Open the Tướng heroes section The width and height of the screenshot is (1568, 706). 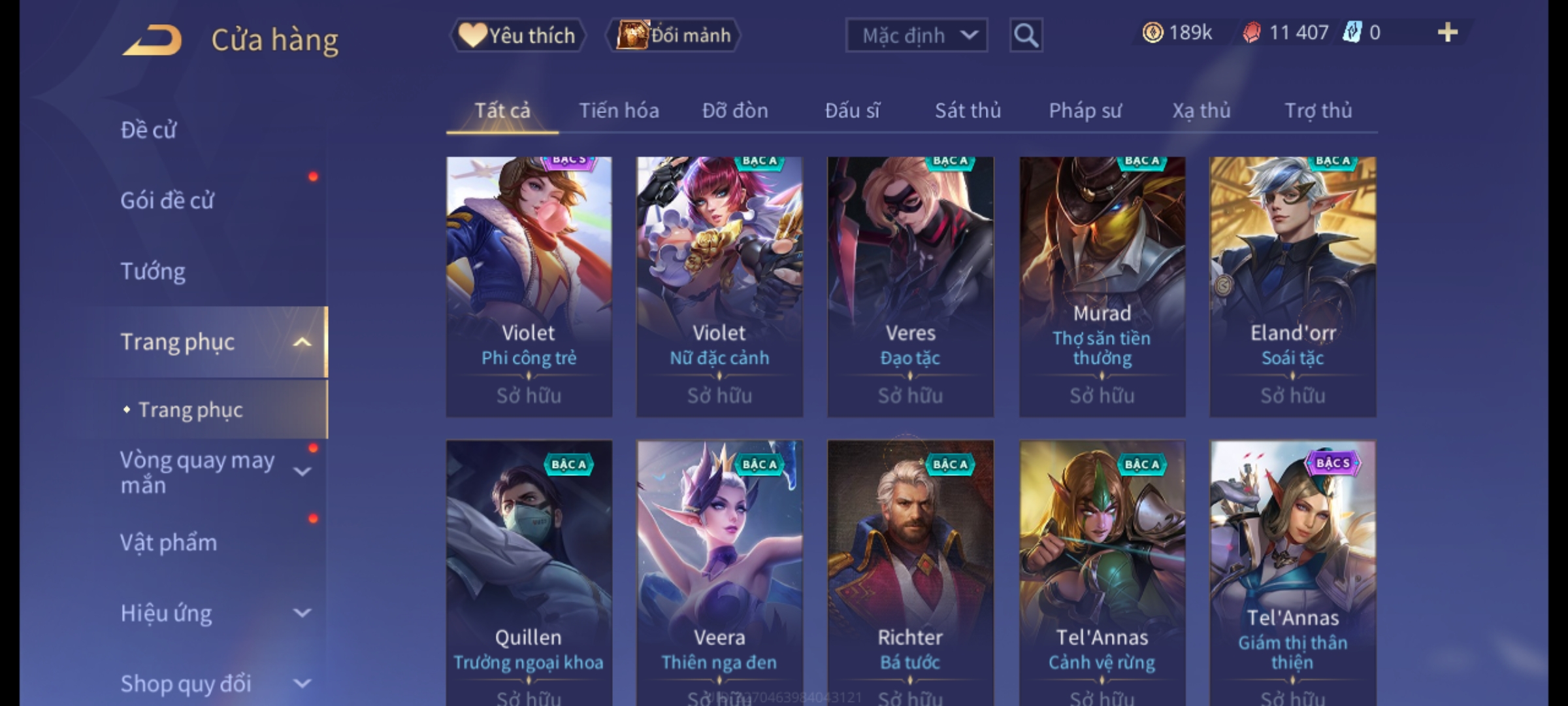153,271
